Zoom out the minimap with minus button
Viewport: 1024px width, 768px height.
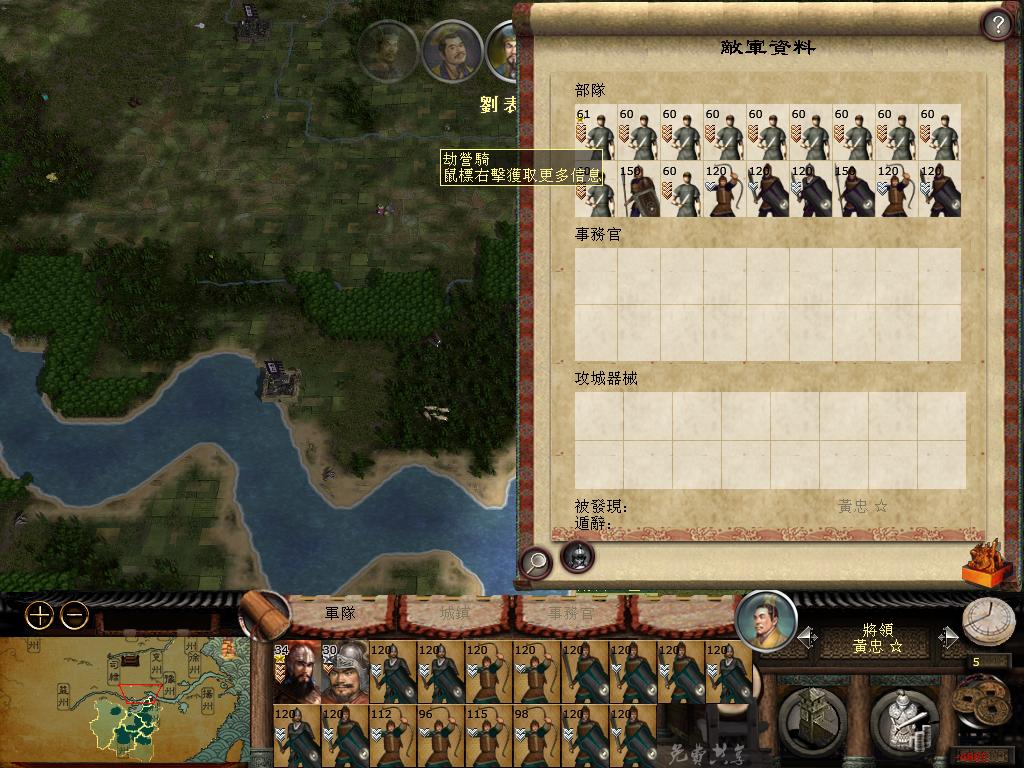(75, 615)
